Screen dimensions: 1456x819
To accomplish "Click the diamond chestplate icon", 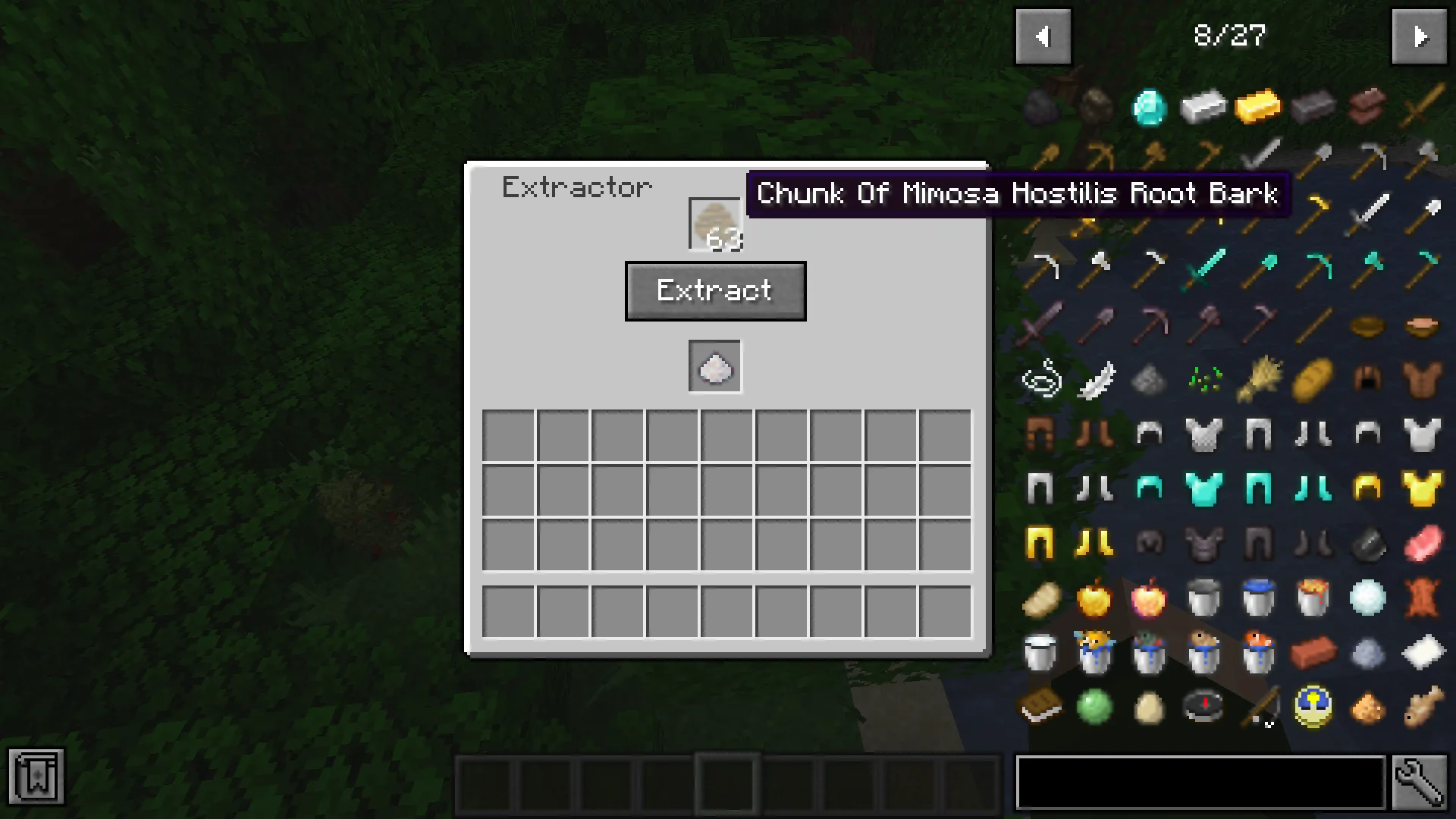I will pos(1203,488).
